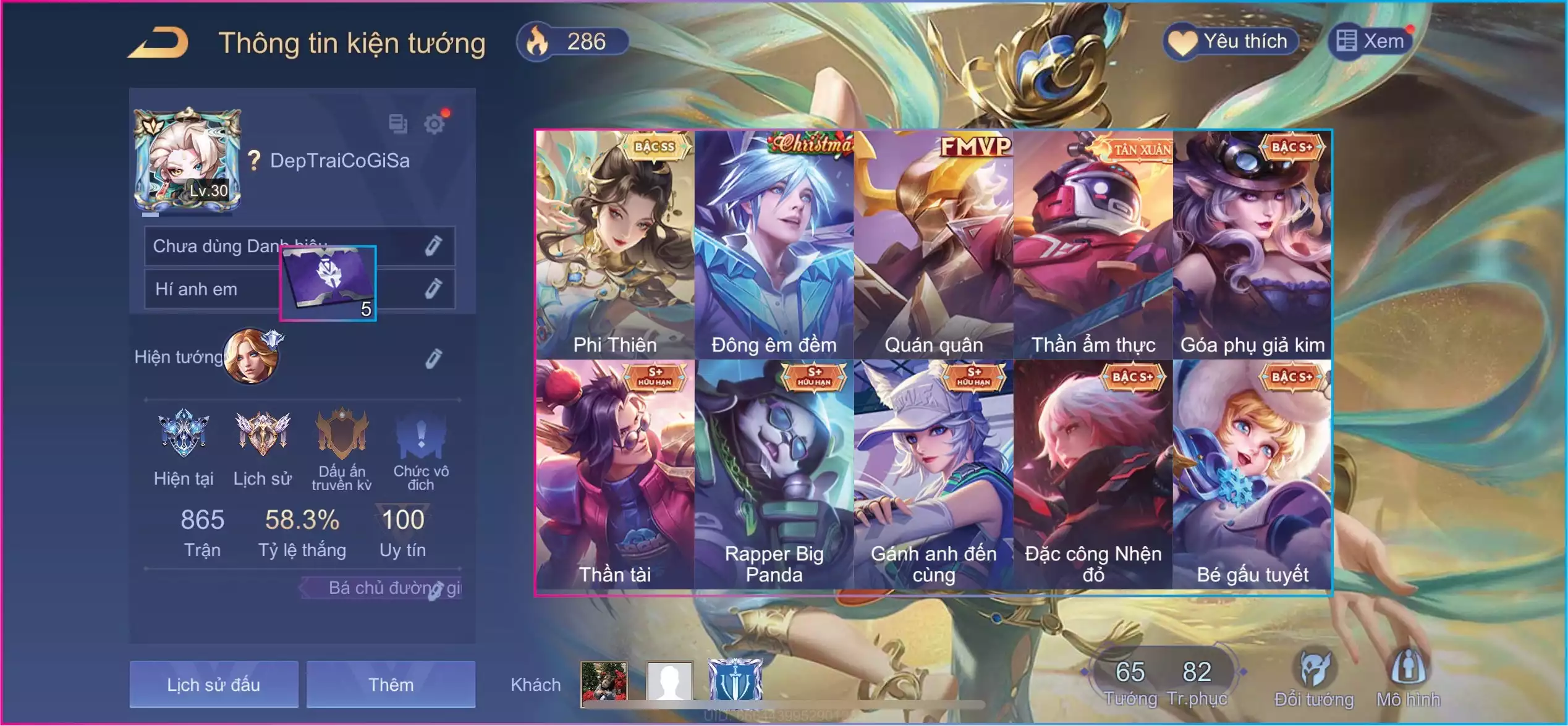Open the profile settings gear icon
The width and height of the screenshot is (1568, 726).
coord(434,124)
